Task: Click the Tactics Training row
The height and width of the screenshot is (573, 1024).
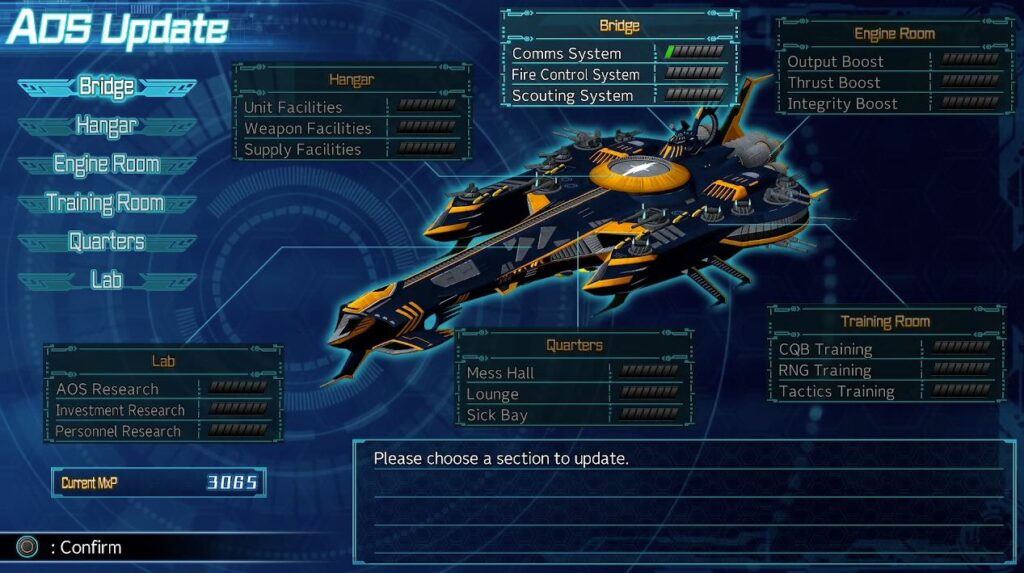Action: (884, 391)
